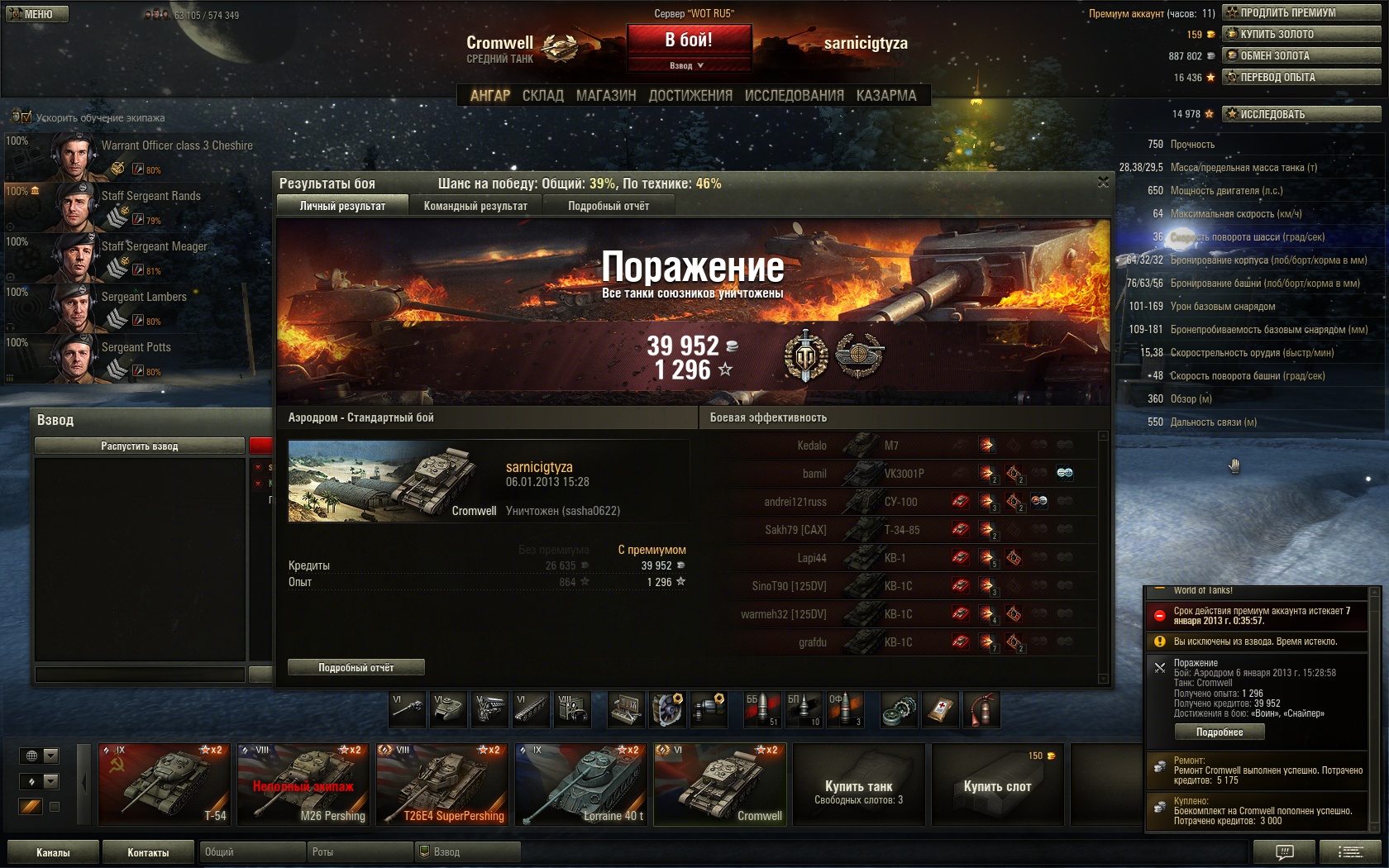
Task: Go to the ДОСТИЖЕНИЯ section
Action: pyautogui.click(x=690, y=96)
